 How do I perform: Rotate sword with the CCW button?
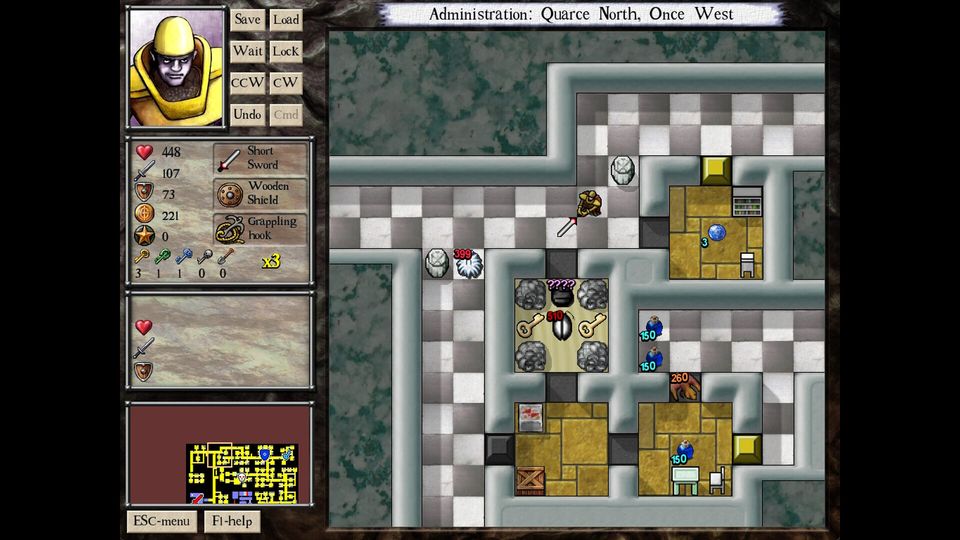[247, 83]
